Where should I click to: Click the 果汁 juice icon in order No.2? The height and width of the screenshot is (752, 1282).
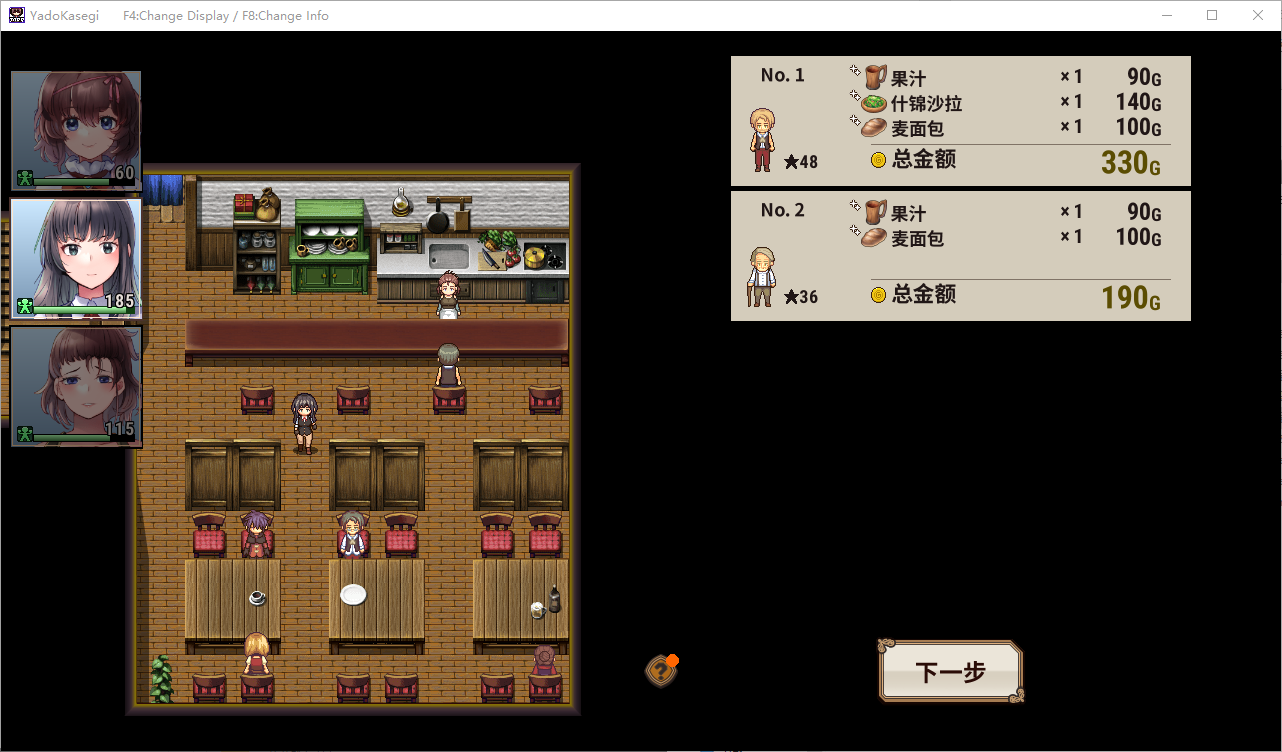tap(873, 212)
